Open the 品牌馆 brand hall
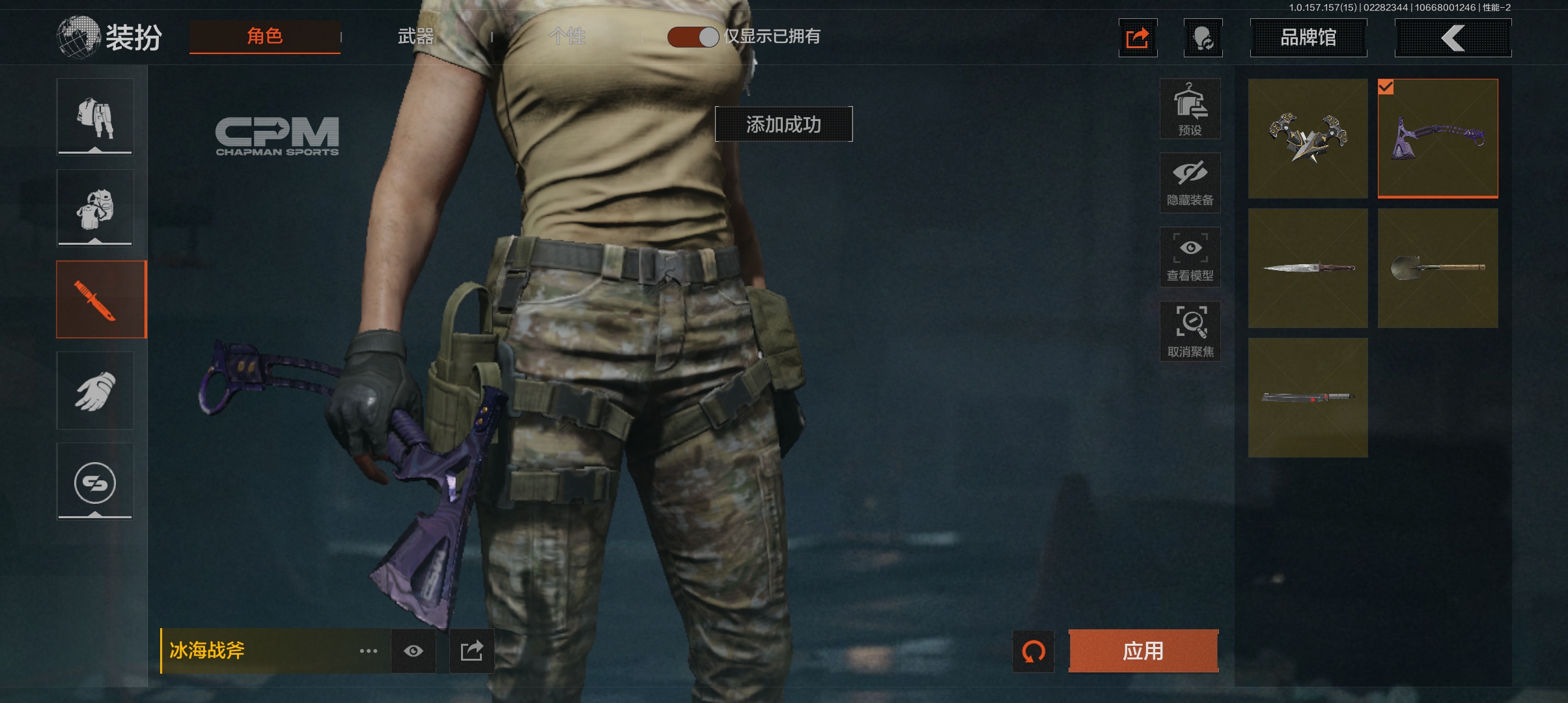The height and width of the screenshot is (703, 1568). pos(1308,38)
